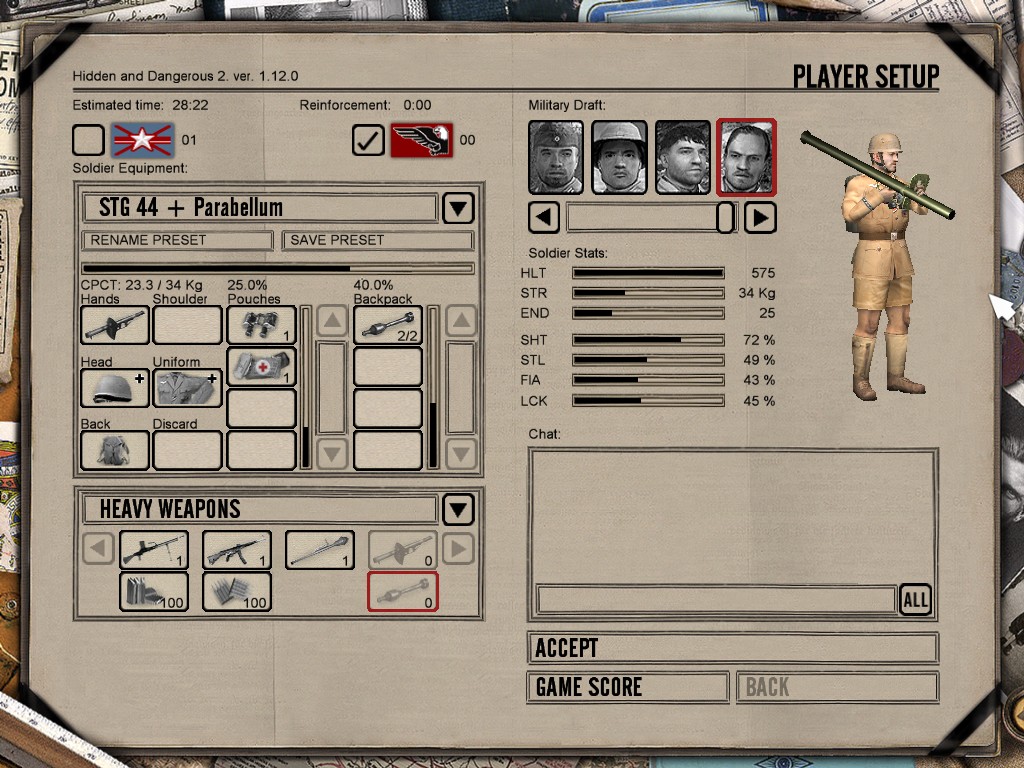Click the chat message input field
The width and height of the screenshot is (1024, 768).
715,600
